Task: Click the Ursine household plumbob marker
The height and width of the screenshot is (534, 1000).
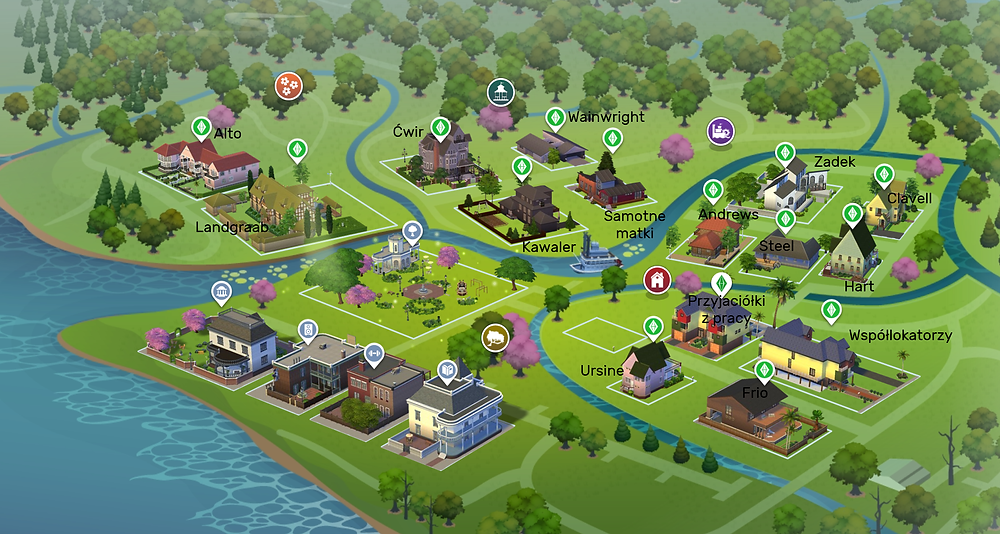Action: (x=652, y=327)
